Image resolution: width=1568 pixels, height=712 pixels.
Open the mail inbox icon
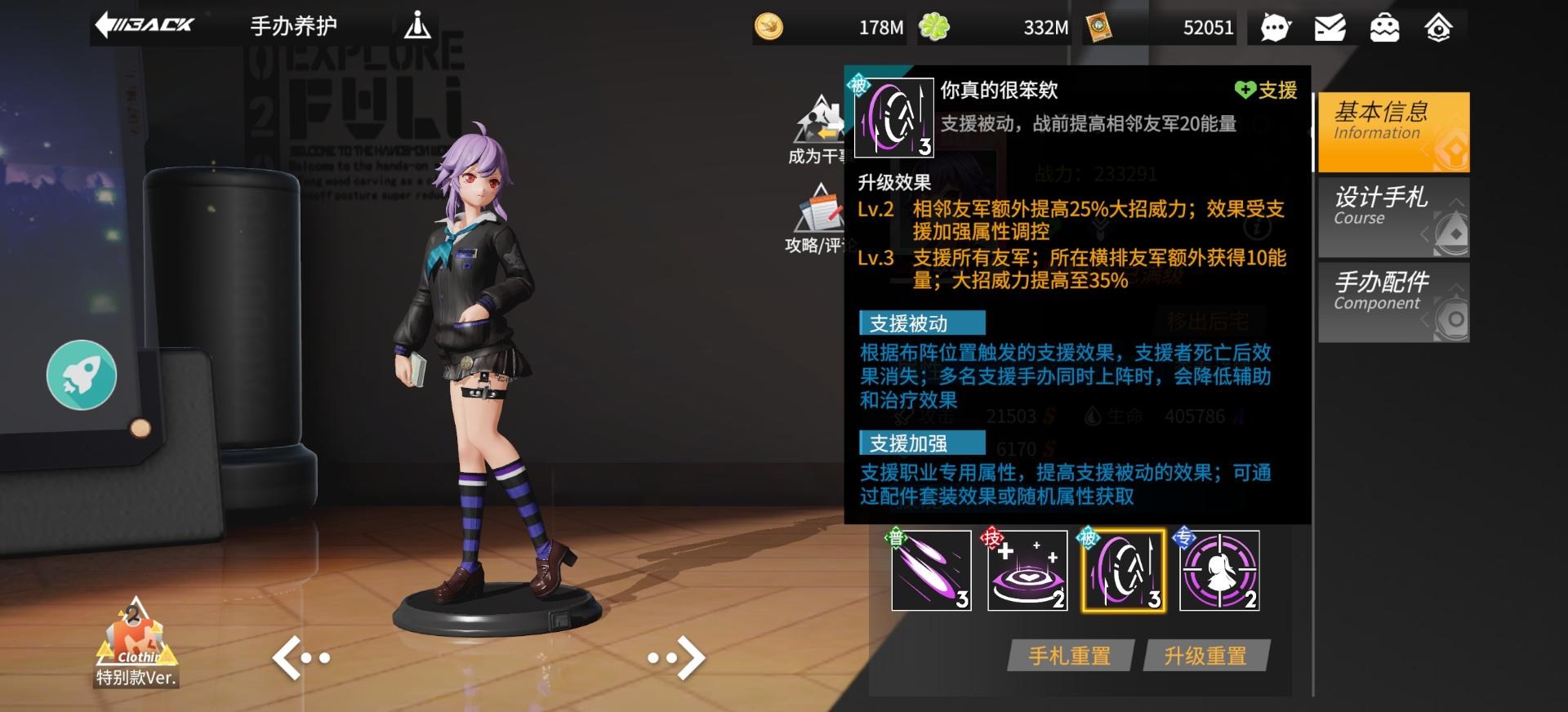[1331, 27]
